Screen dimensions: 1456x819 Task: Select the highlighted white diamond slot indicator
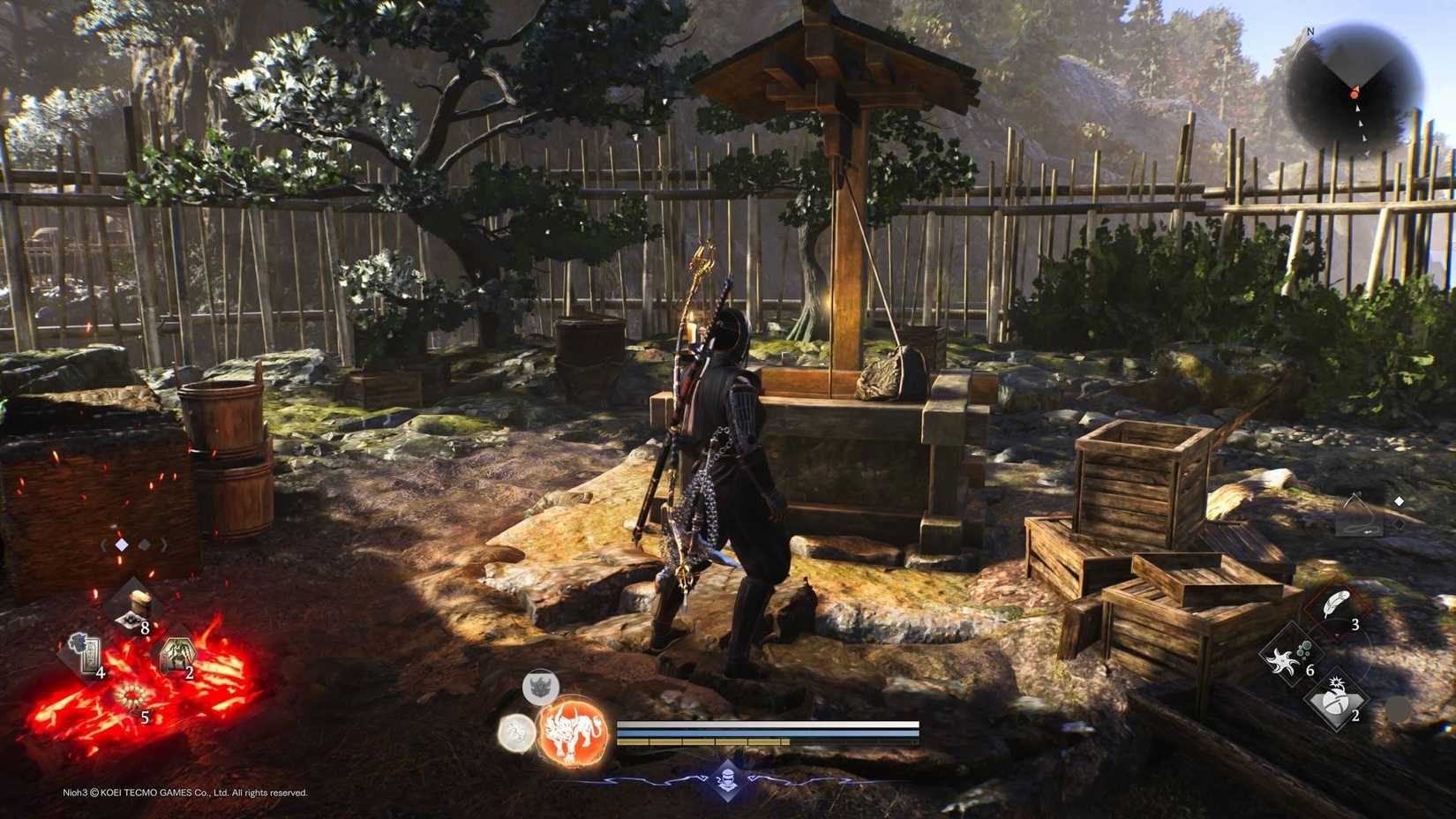coord(121,545)
